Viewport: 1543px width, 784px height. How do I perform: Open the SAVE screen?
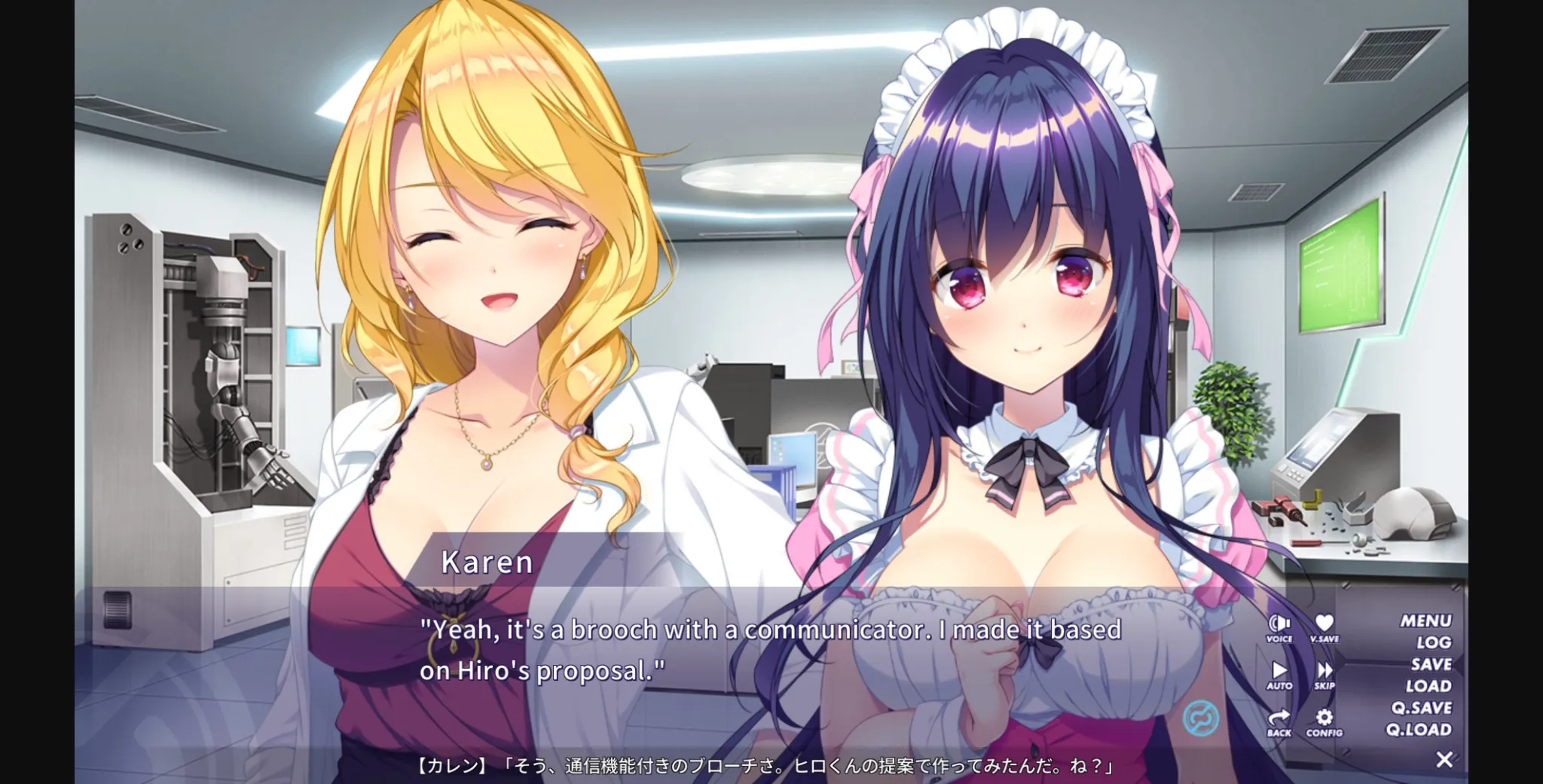point(1431,664)
